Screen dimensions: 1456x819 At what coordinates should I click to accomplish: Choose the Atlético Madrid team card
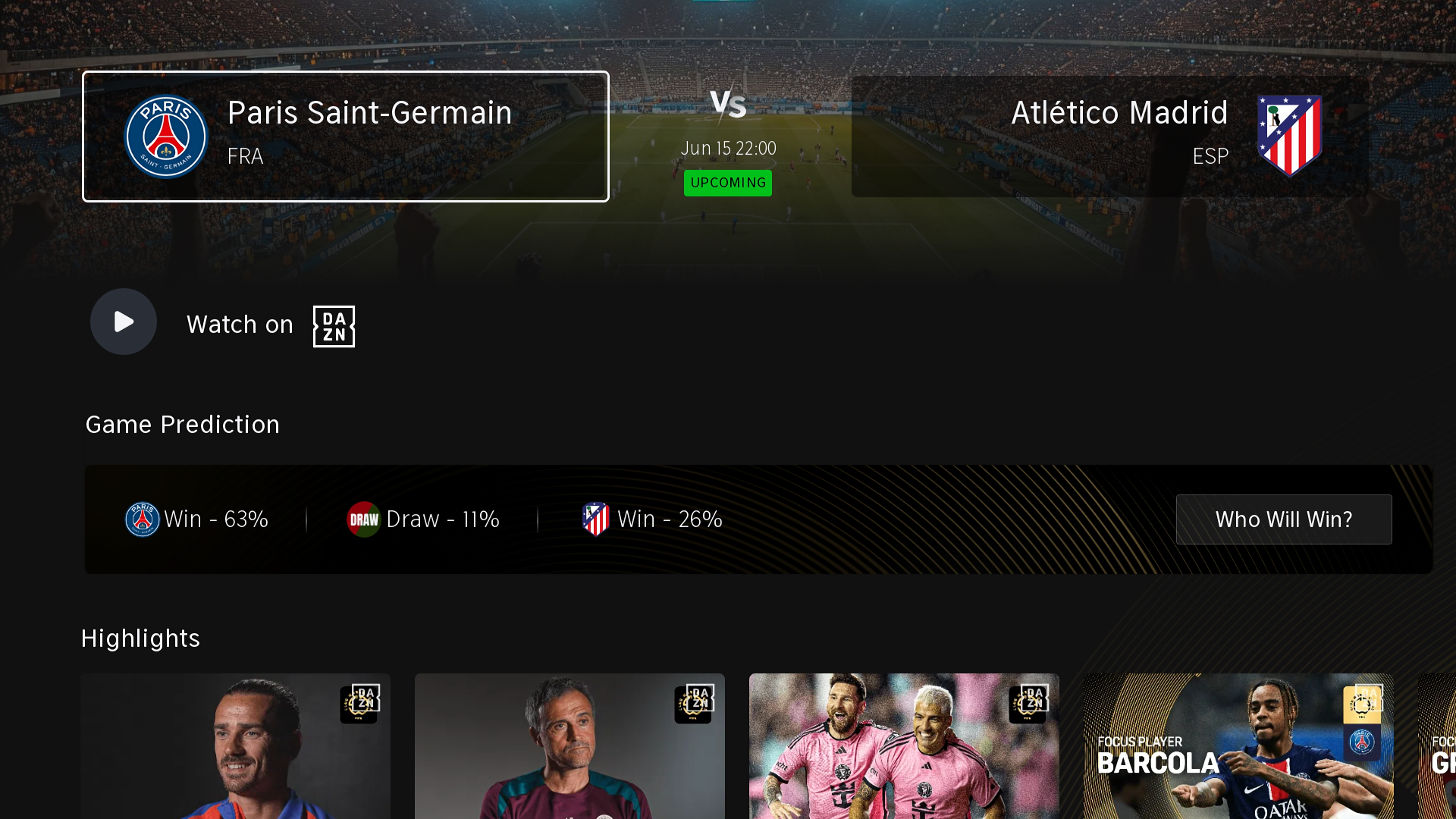pyautogui.click(x=1110, y=136)
